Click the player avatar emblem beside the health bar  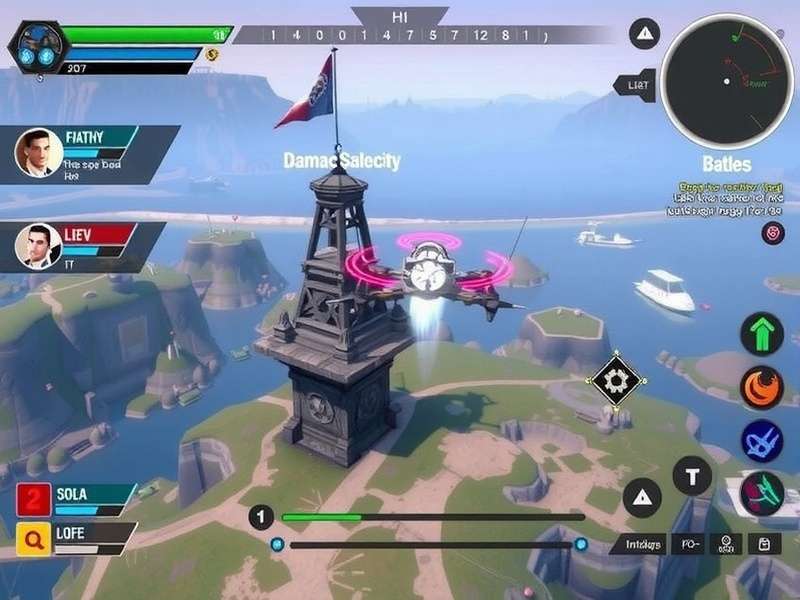38,46
